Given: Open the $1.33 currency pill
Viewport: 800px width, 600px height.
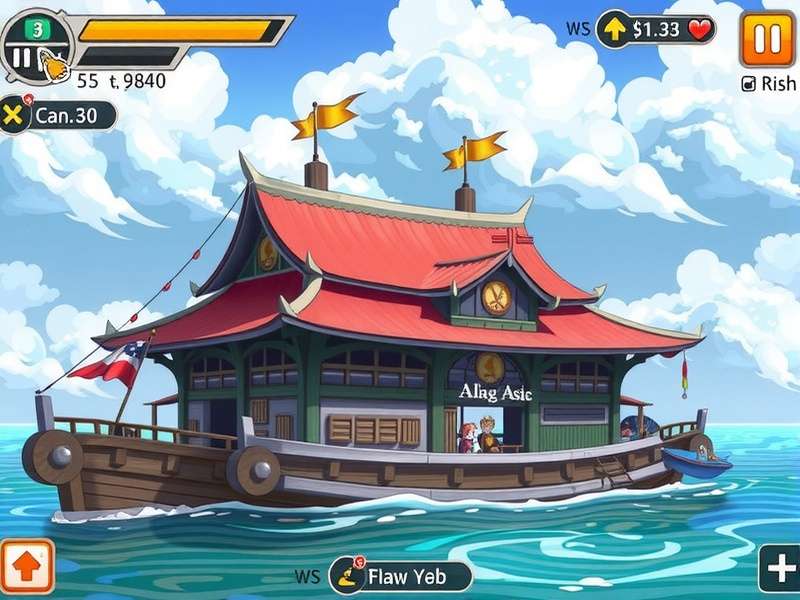Looking at the screenshot, I should click(657, 30).
